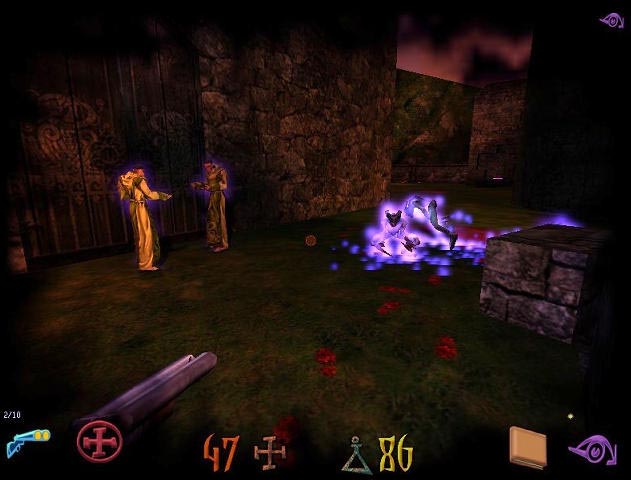631x480 pixels.
Task: Activate the large purple Scrye eye spell
Action: [x=593, y=449]
